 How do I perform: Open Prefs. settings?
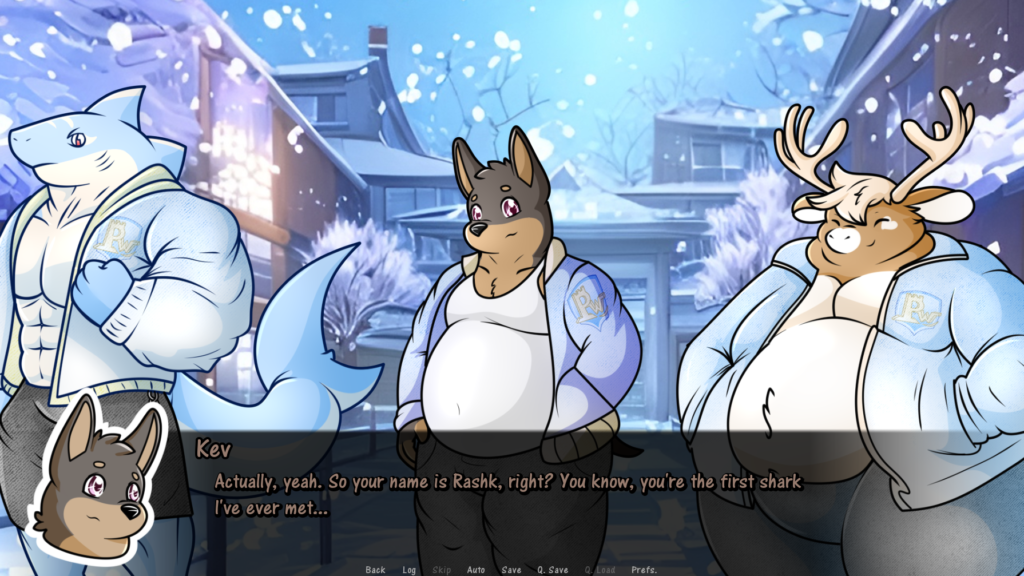pos(644,570)
